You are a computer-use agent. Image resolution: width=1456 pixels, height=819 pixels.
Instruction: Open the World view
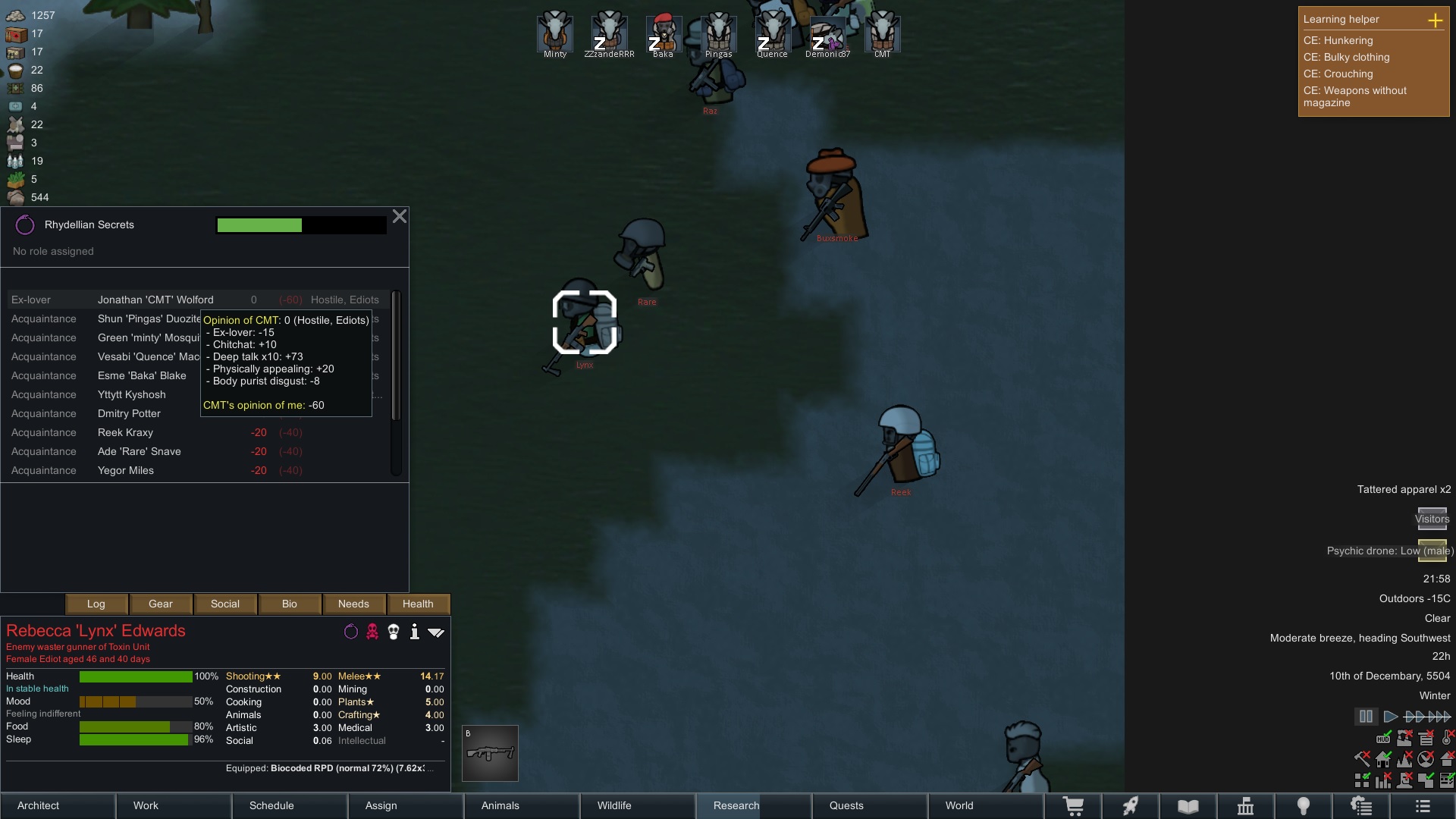tap(985, 805)
